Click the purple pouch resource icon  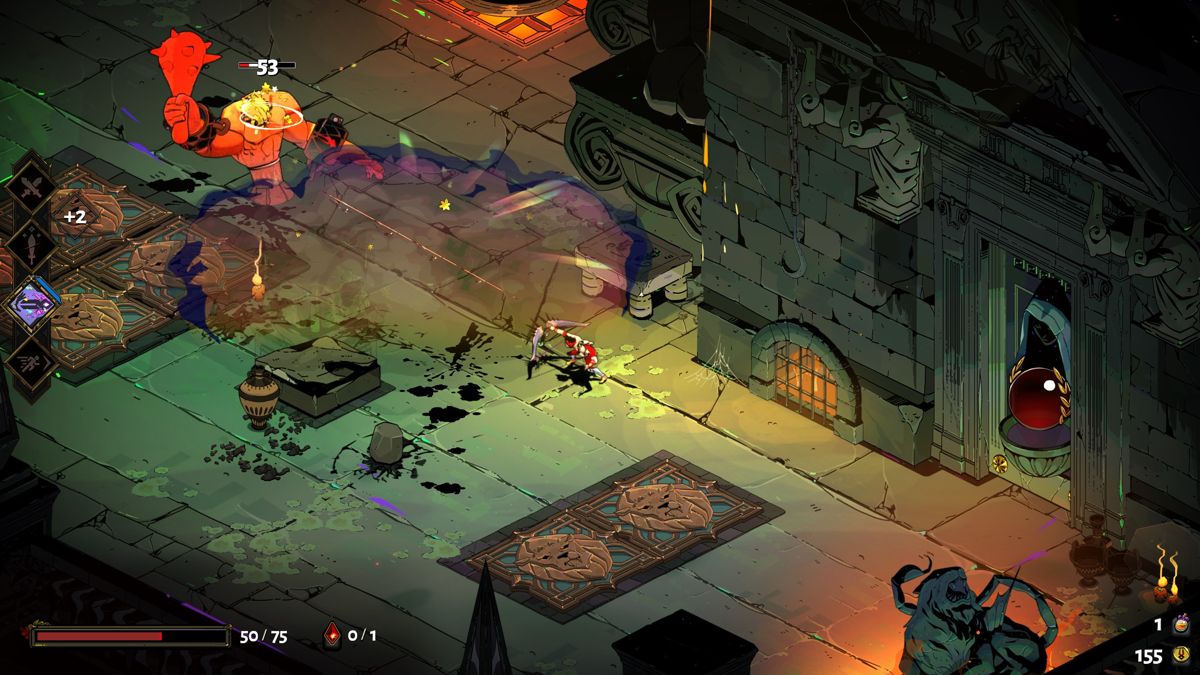tap(1181, 624)
